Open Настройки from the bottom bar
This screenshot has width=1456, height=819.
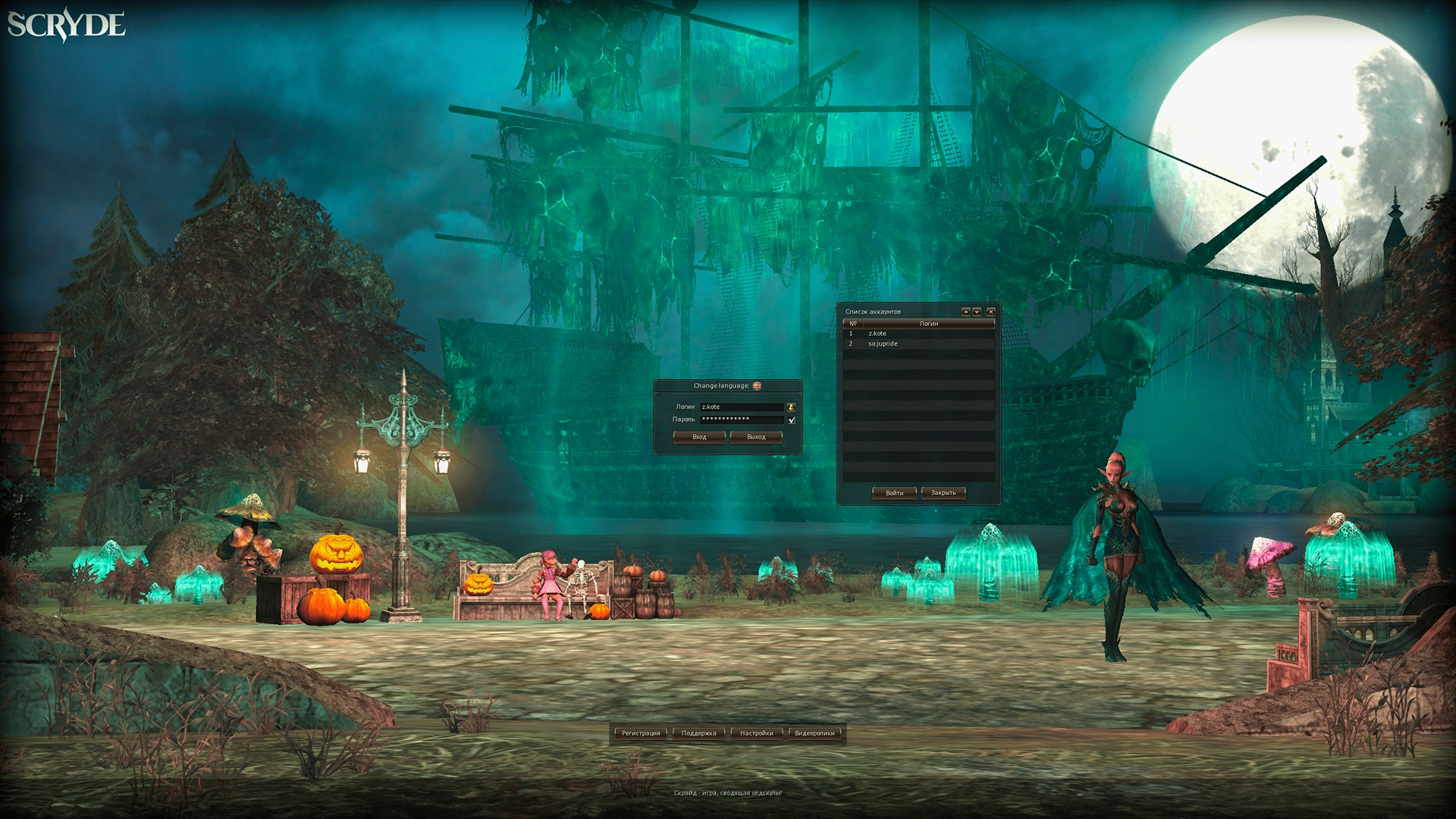[x=758, y=733]
